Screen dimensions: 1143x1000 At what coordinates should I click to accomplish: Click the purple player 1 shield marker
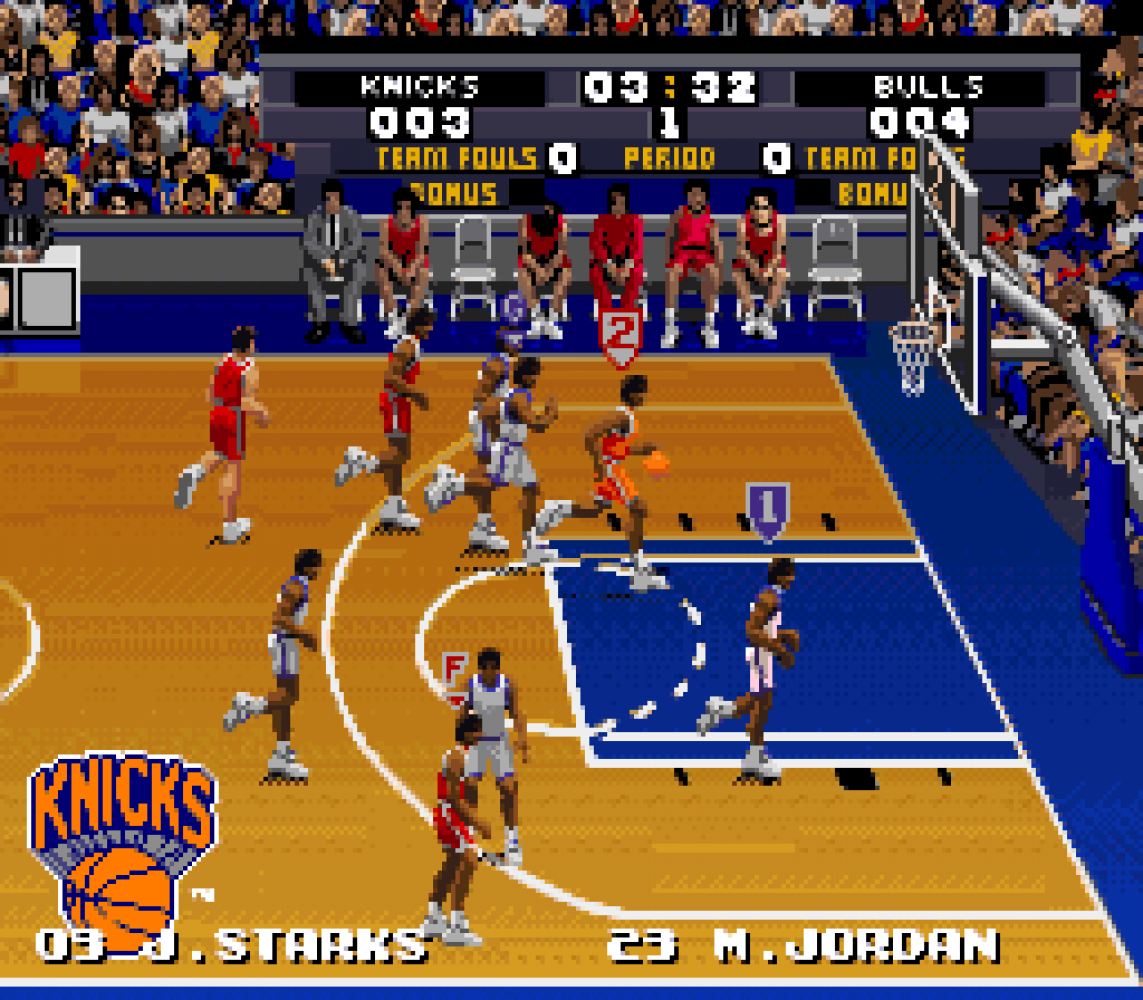767,509
